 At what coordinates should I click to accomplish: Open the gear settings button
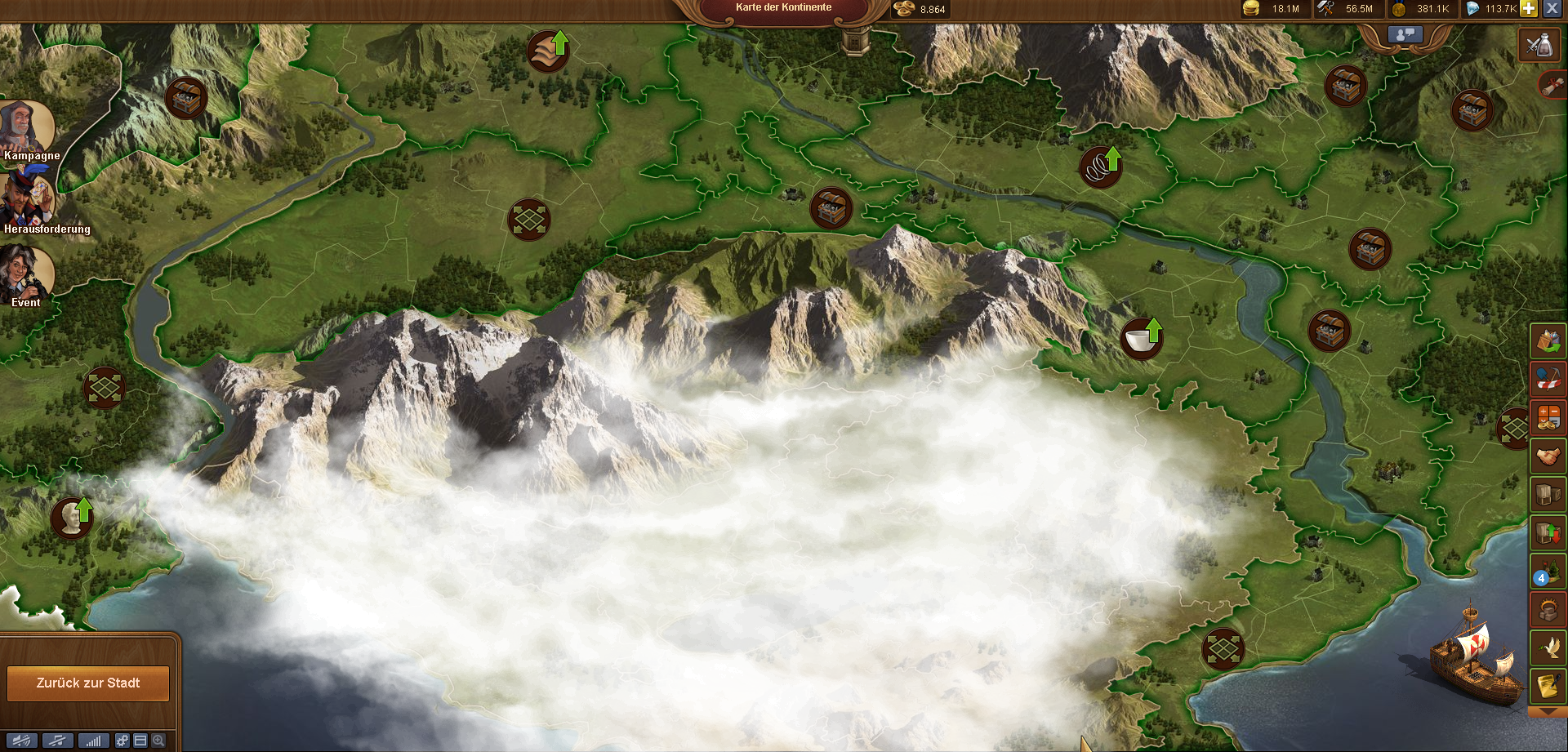(x=122, y=741)
